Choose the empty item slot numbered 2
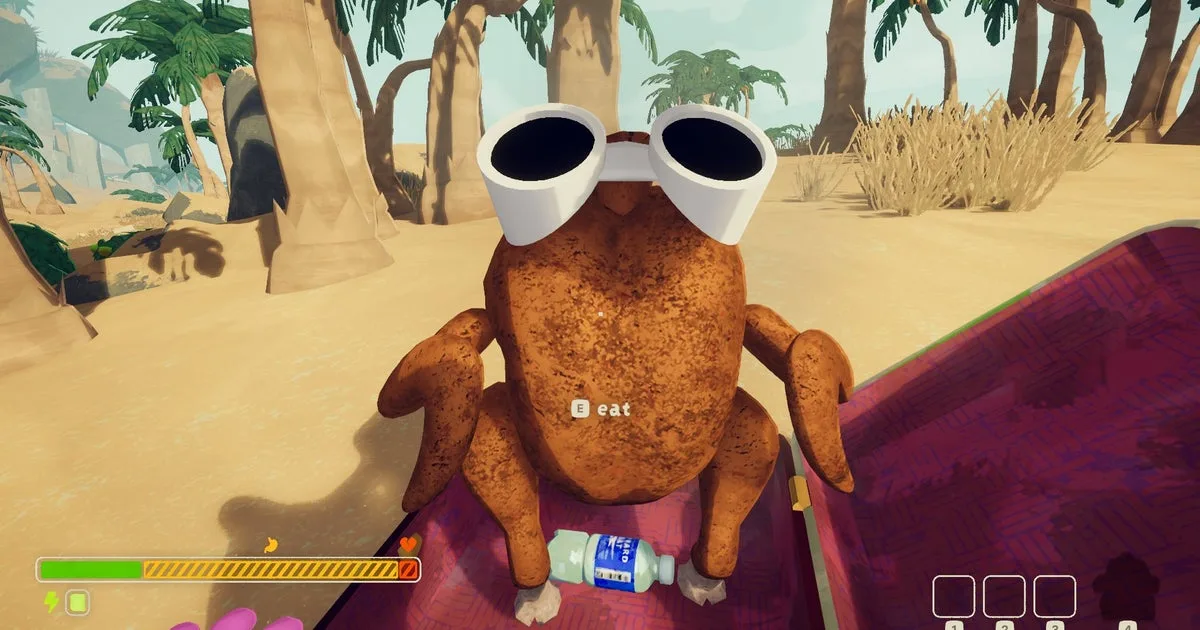Image resolution: width=1200 pixels, height=630 pixels. pyautogui.click(x=1003, y=596)
